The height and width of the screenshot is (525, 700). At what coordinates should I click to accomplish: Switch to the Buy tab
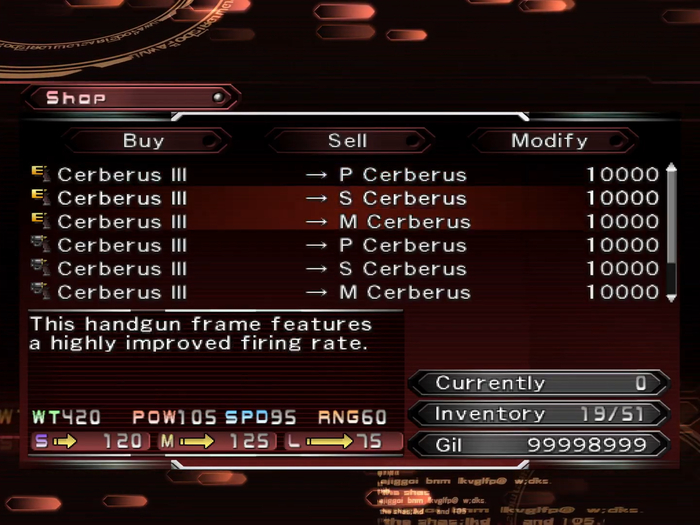point(143,141)
